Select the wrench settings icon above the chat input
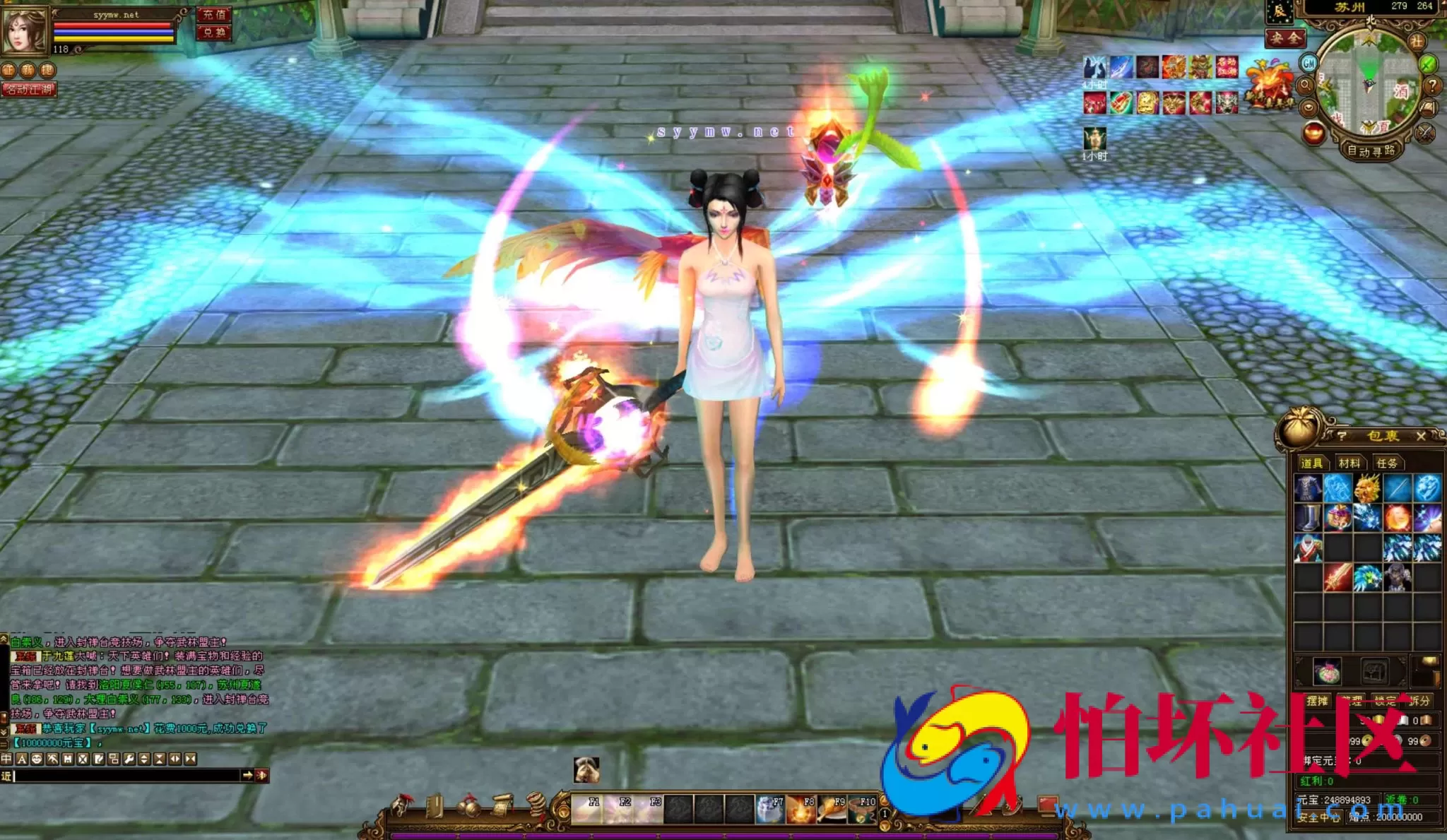1447x840 pixels. pos(130,759)
